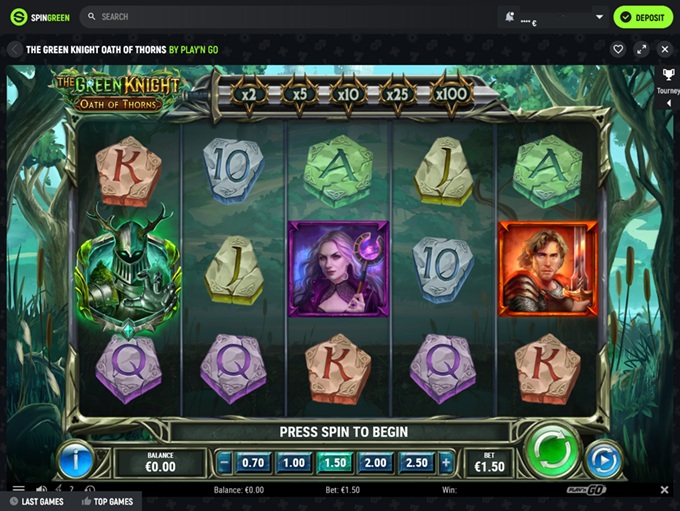Open the Tourney trophy panel
This screenshot has width=680, height=511.
[x=668, y=80]
